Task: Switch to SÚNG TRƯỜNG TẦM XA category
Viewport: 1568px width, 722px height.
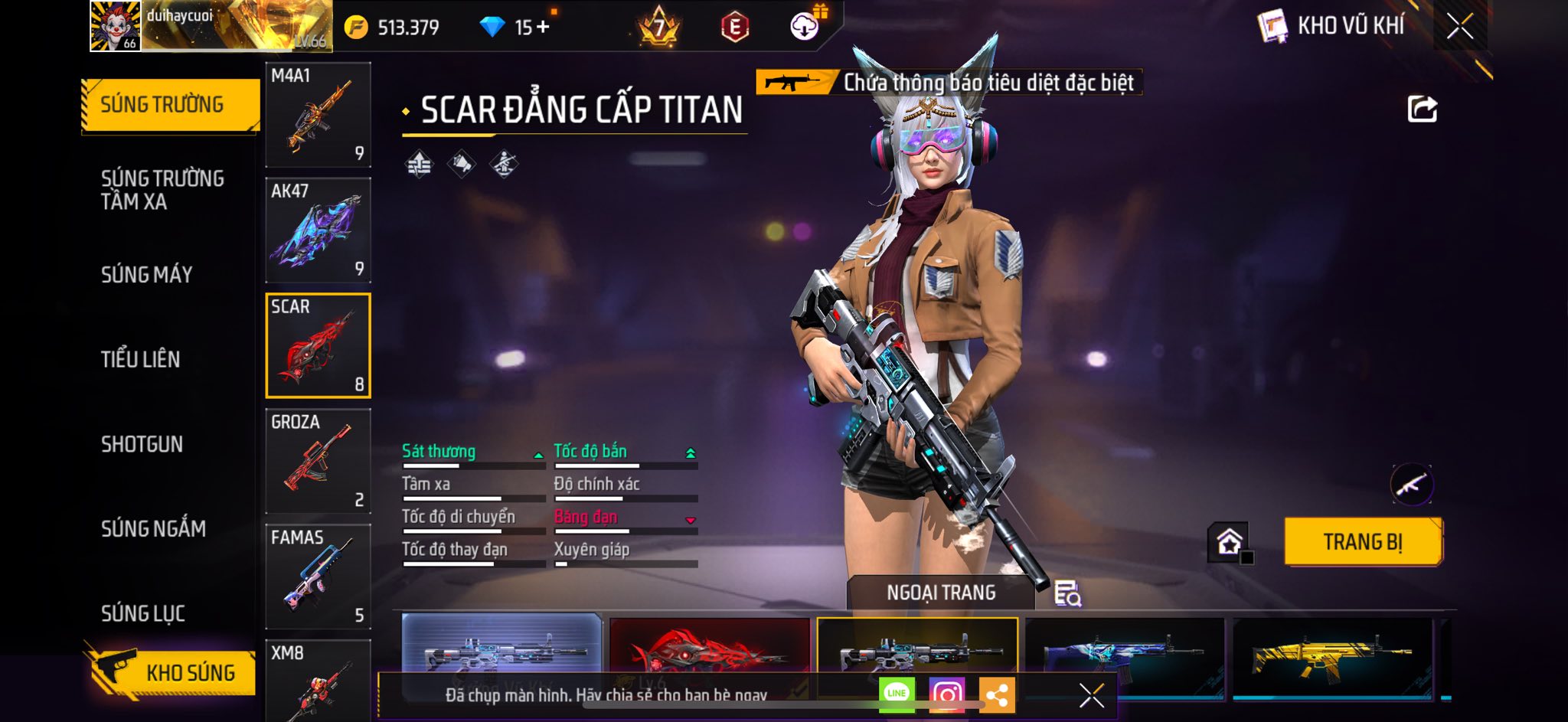Action: (x=162, y=190)
